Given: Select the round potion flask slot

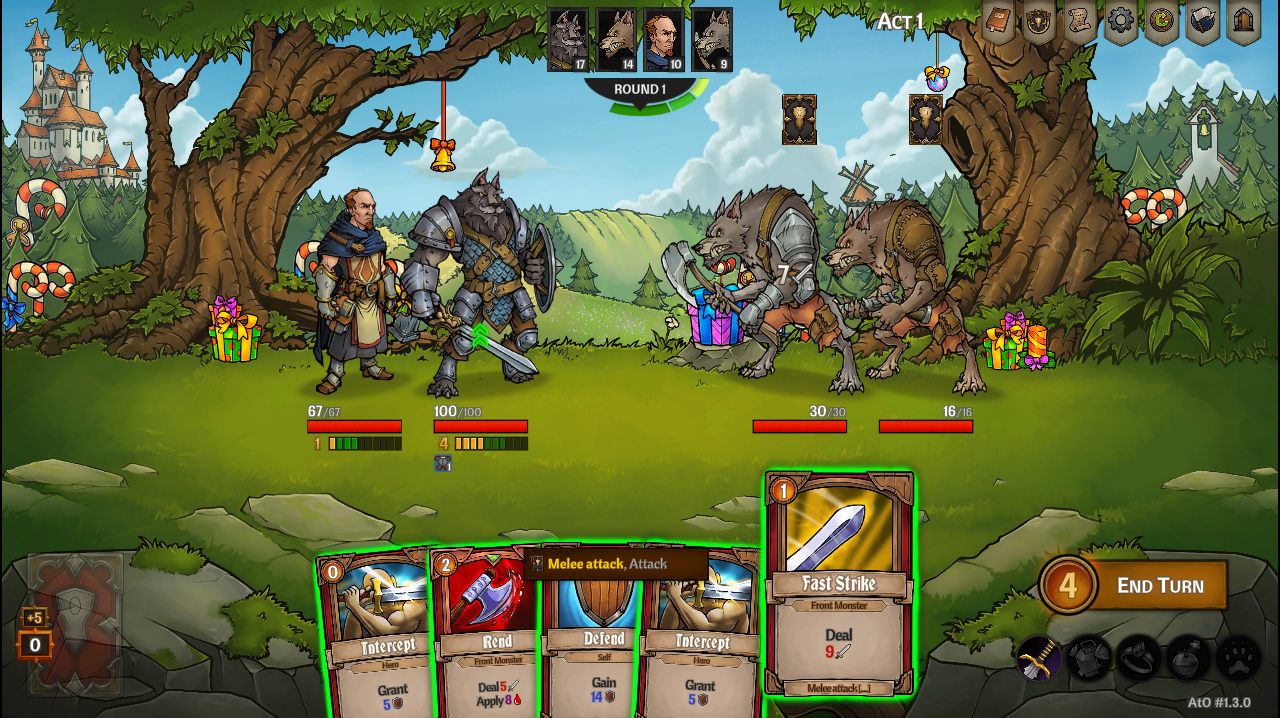Looking at the screenshot, I should point(1189,658).
